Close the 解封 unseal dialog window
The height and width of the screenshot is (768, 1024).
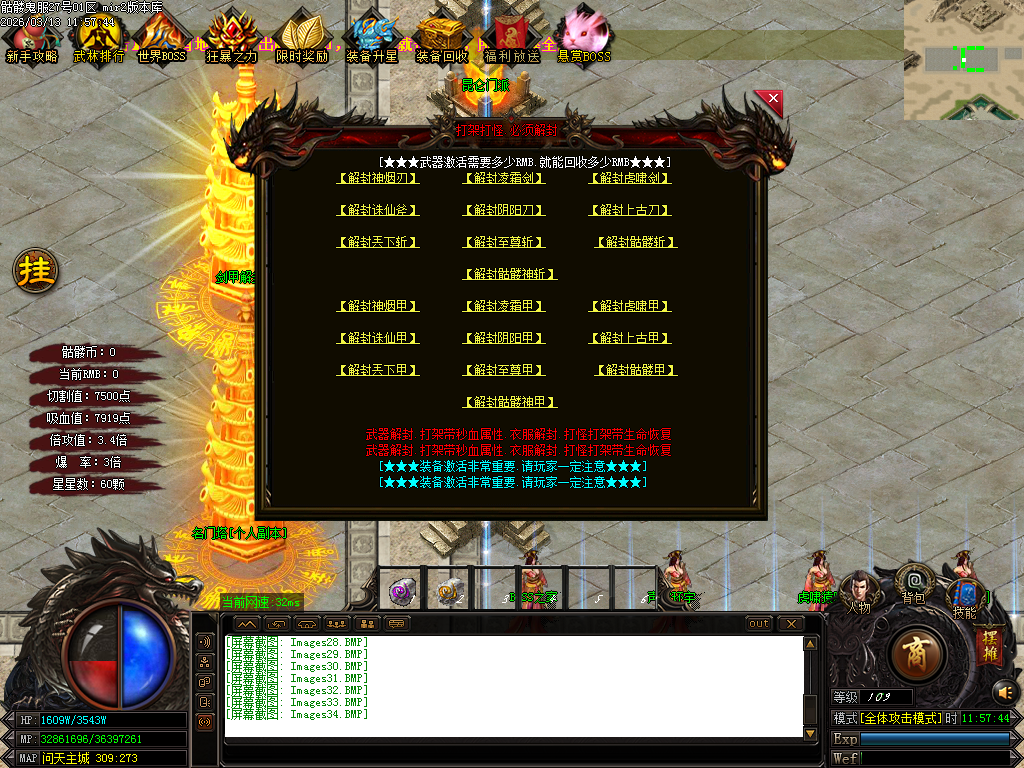(769, 99)
